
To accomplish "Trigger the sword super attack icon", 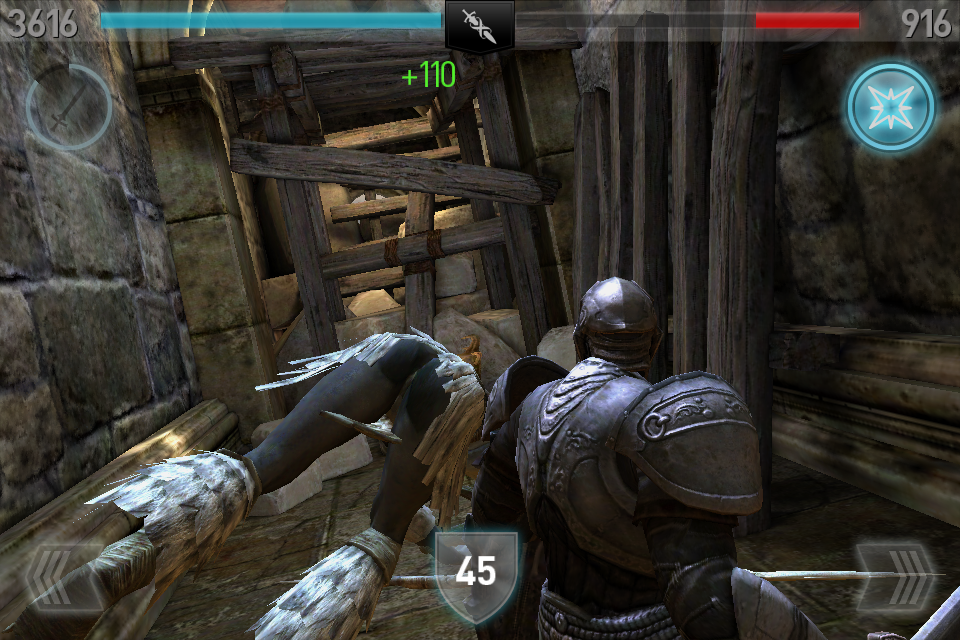I will (68, 107).
